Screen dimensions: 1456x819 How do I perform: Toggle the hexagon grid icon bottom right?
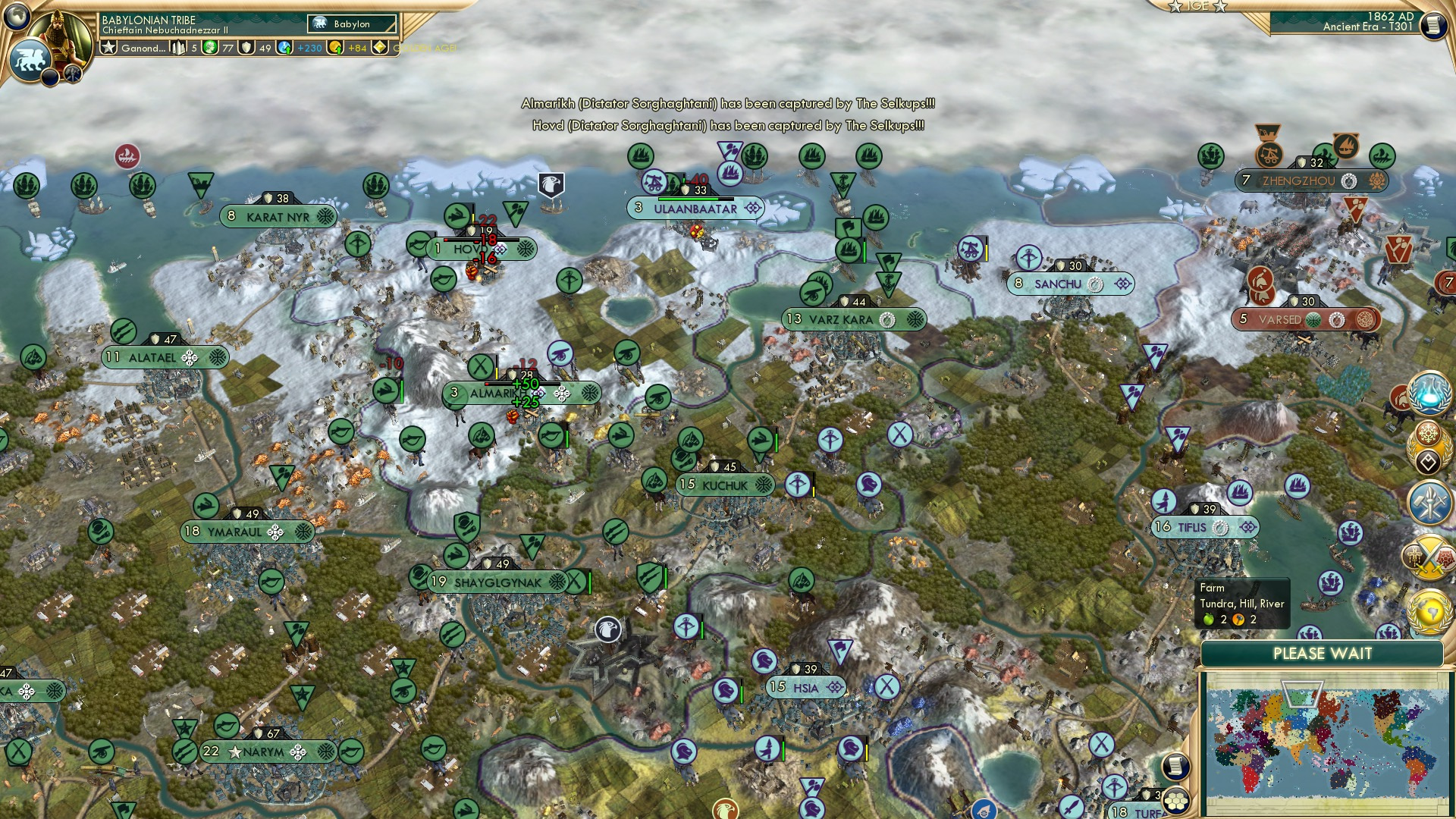[x=1176, y=801]
